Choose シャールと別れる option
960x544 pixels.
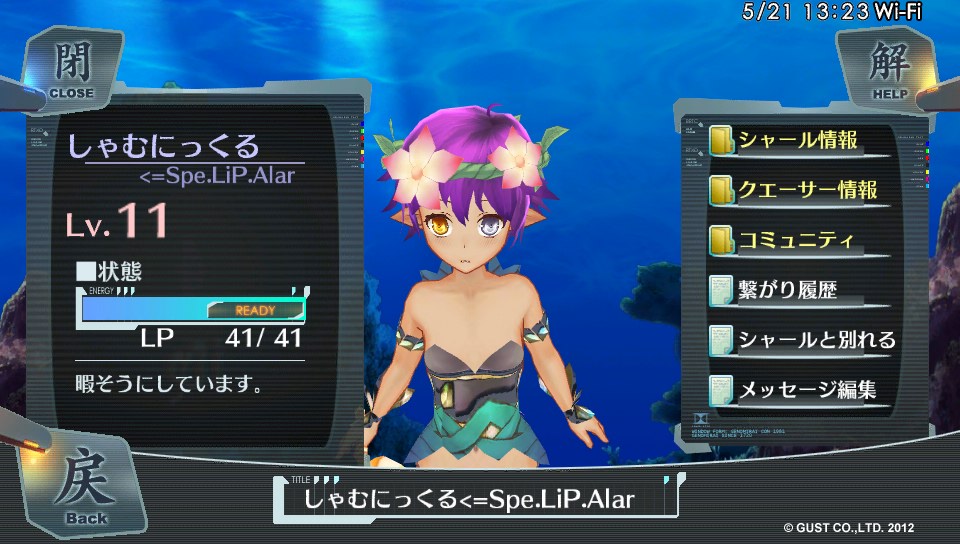[x=814, y=340]
